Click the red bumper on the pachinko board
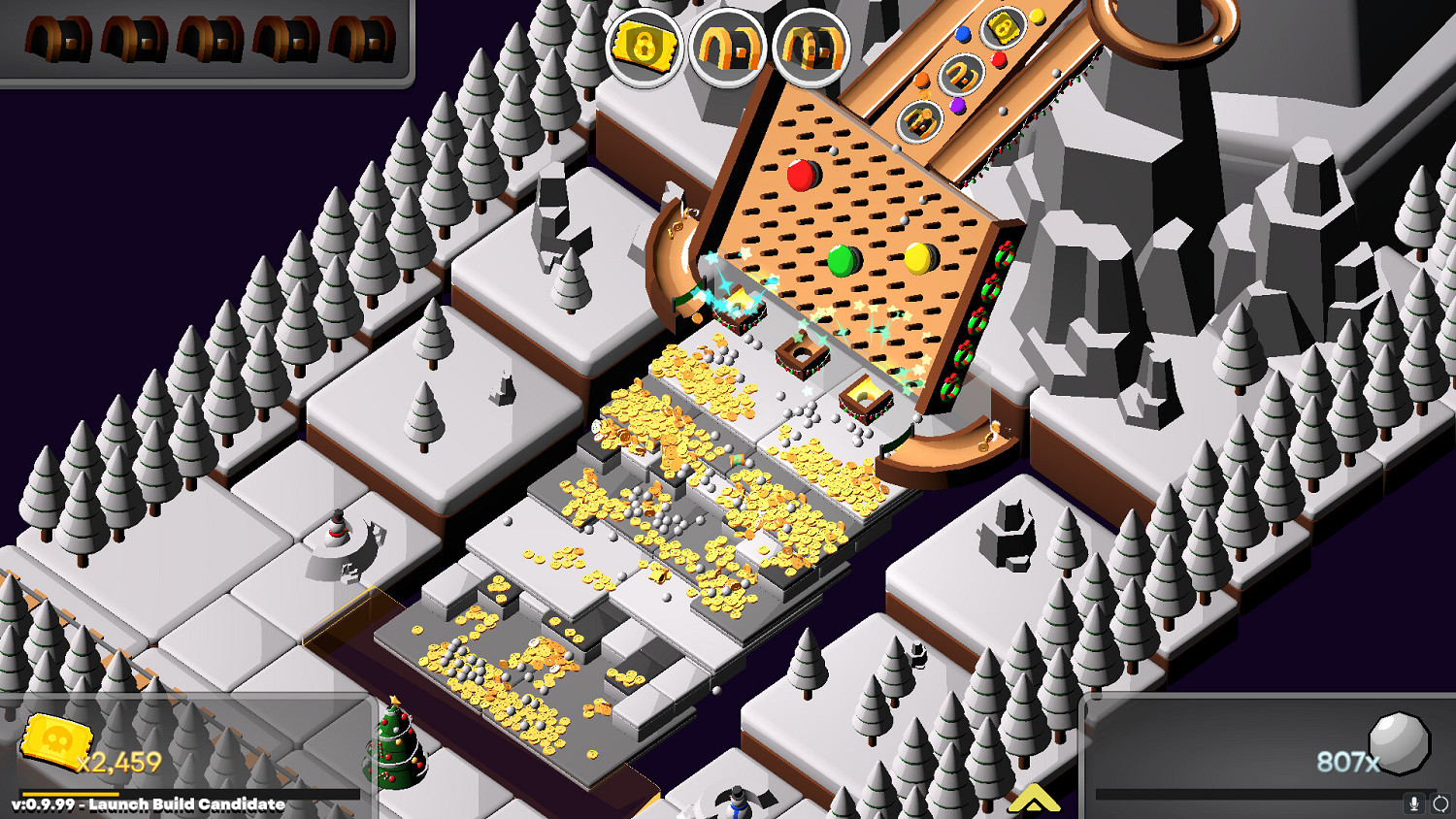This screenshot has height=819, width=1456. (802, 178)
